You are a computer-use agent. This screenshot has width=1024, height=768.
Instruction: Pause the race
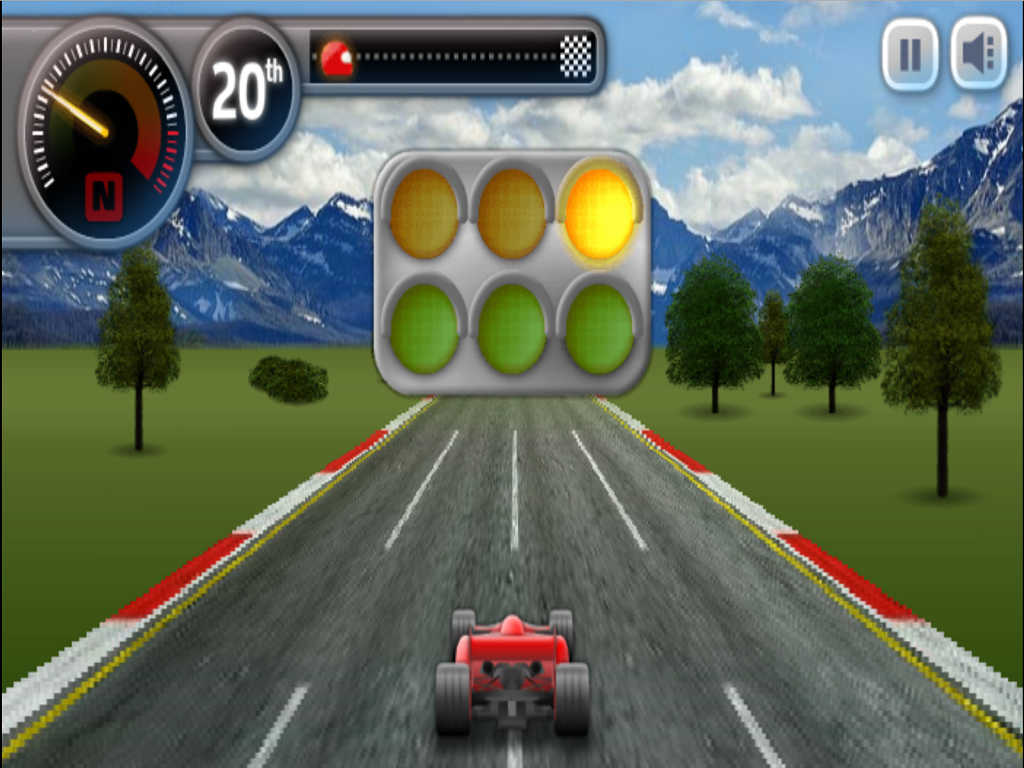point(910,54)
